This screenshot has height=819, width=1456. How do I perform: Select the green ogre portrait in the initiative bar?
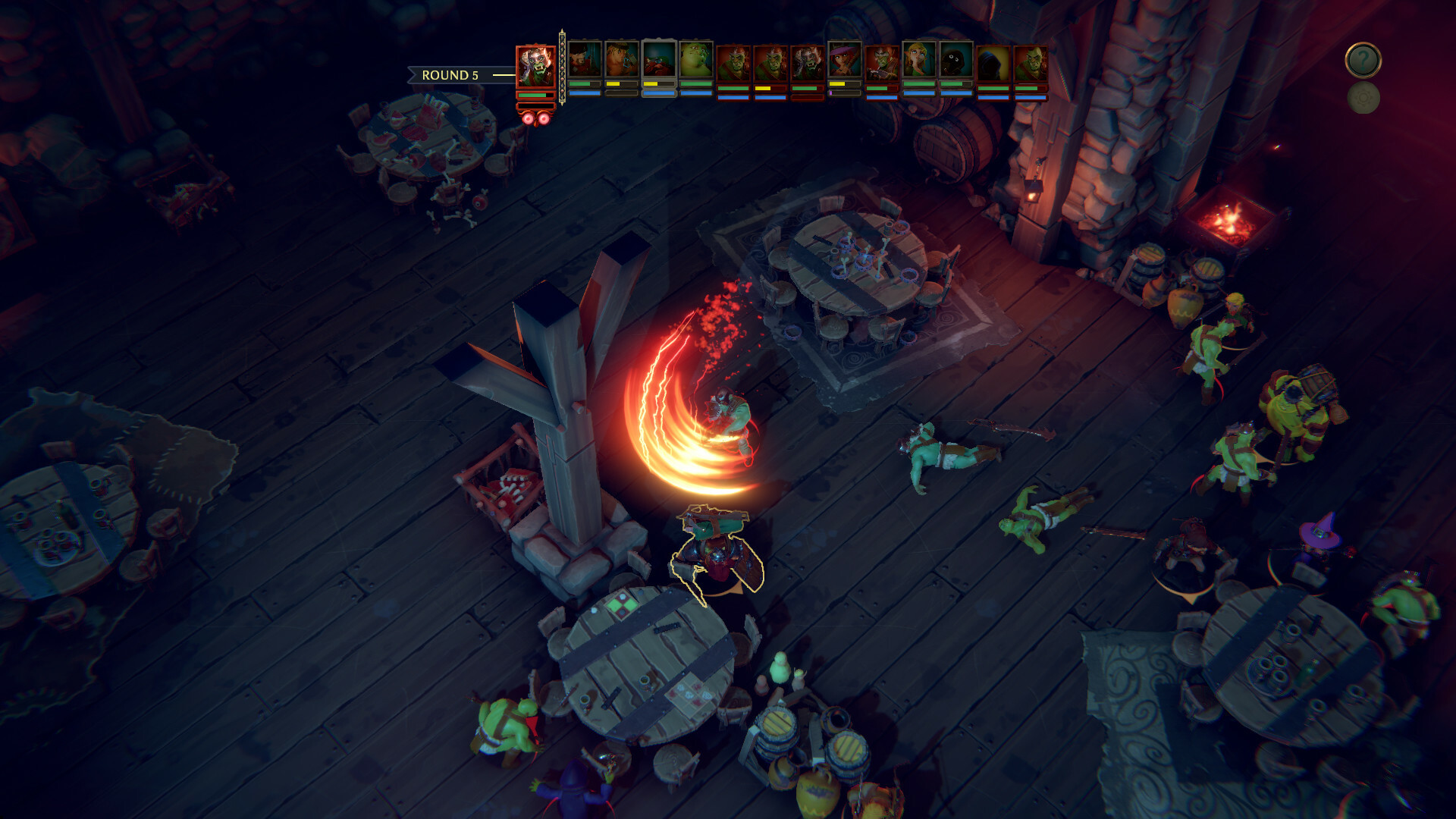695,61
